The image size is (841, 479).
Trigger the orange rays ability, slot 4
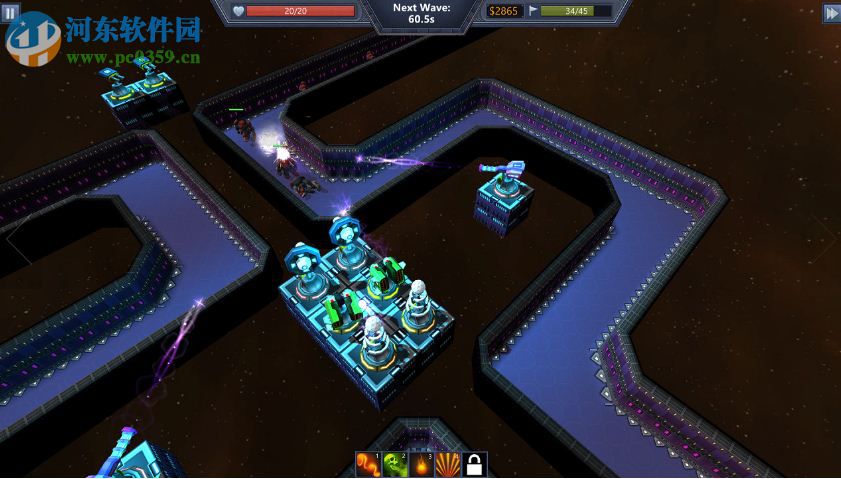448,465
